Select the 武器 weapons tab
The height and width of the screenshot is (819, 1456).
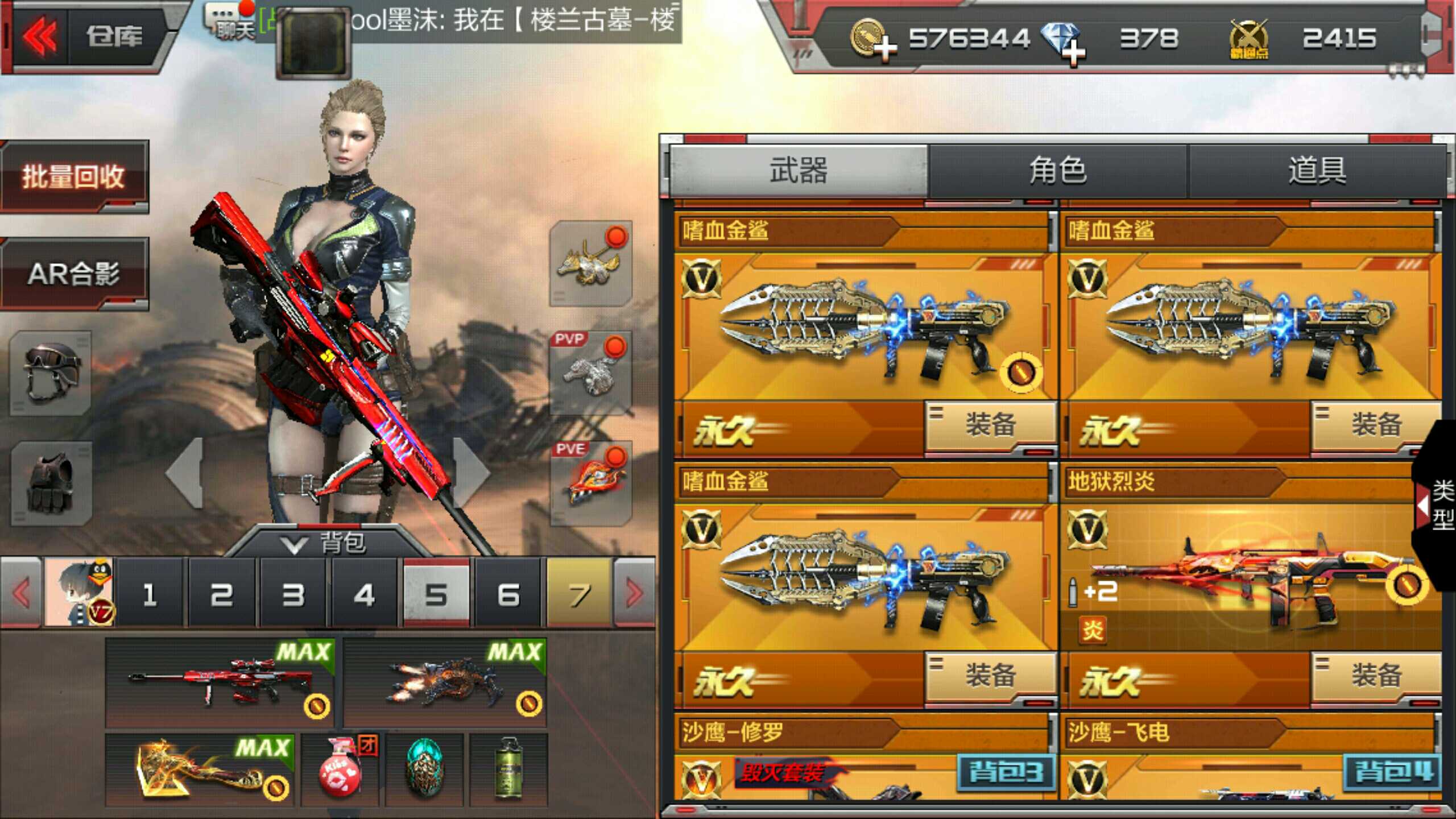[x=799, y=171]
